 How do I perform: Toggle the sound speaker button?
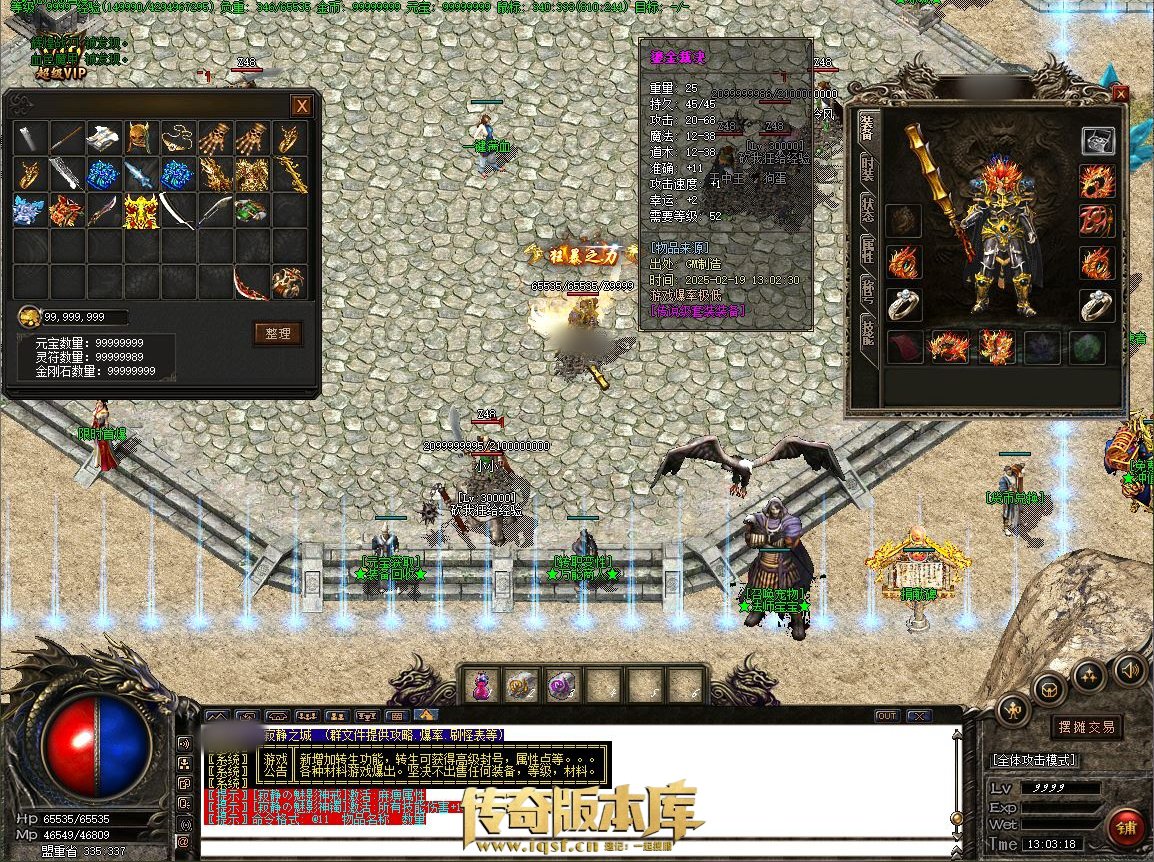pos(1130,667)
